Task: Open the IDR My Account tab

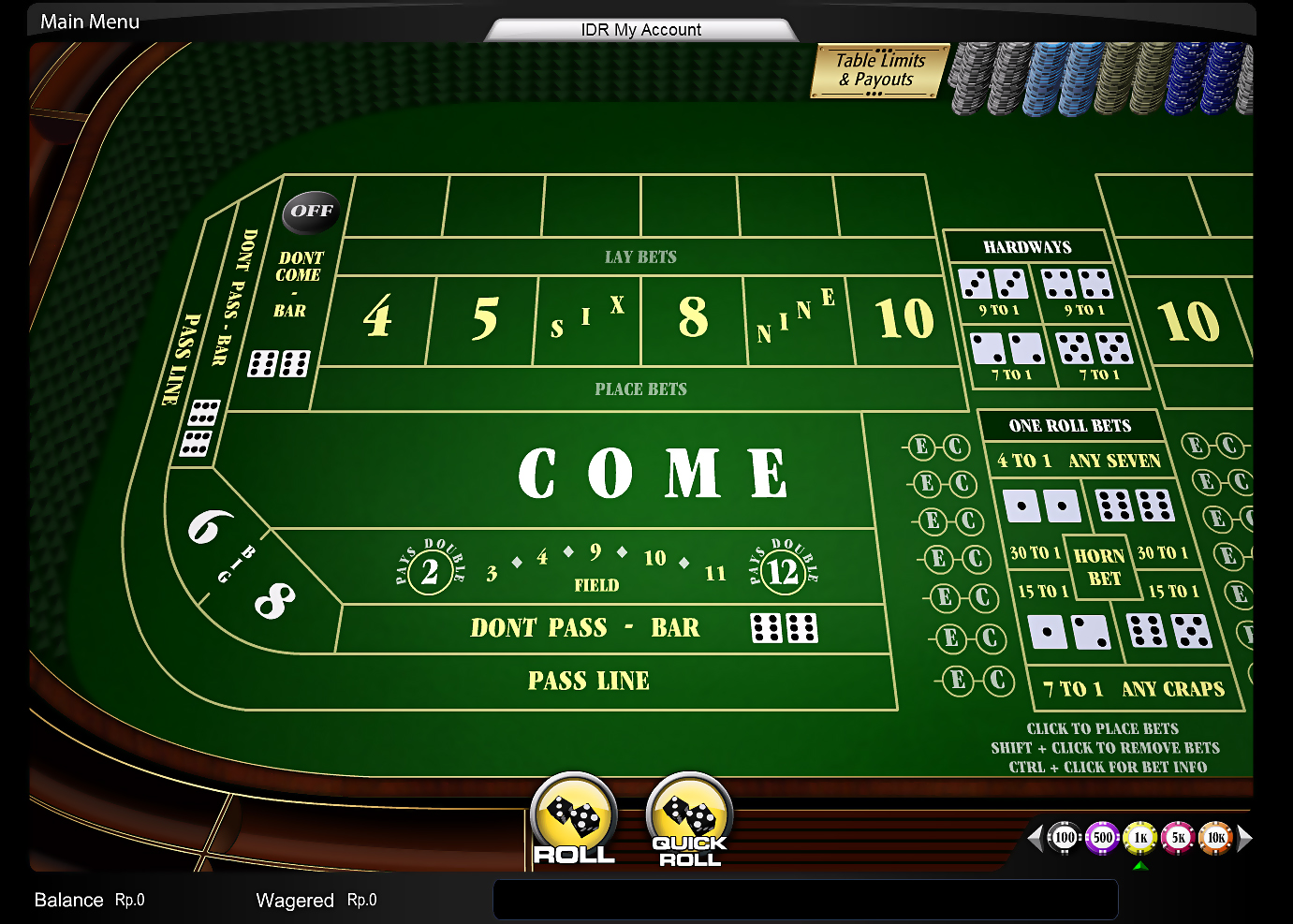Action: [x=640, y=30]
